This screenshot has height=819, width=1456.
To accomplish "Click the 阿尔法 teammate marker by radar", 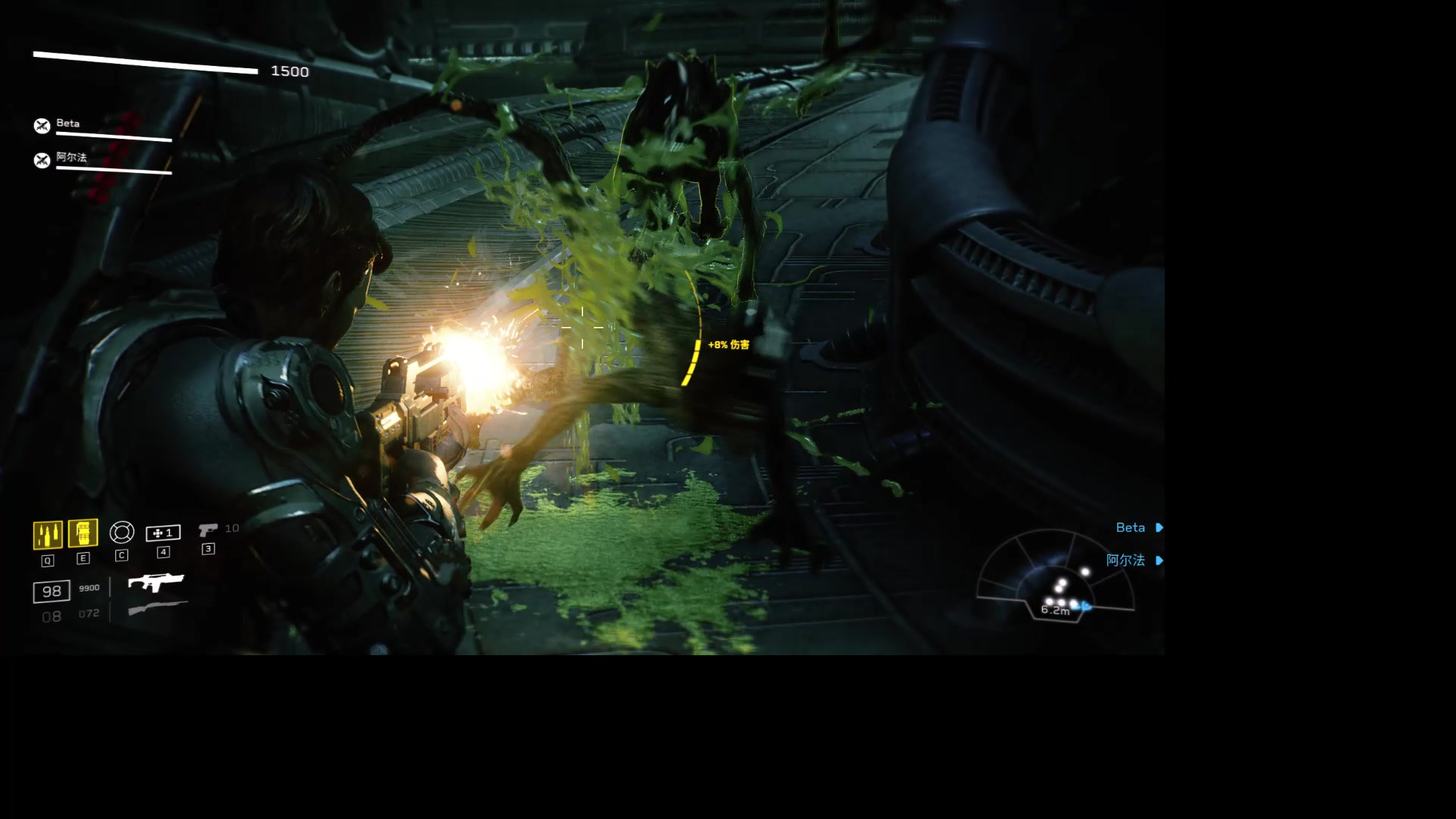I will click(1134, 560).
